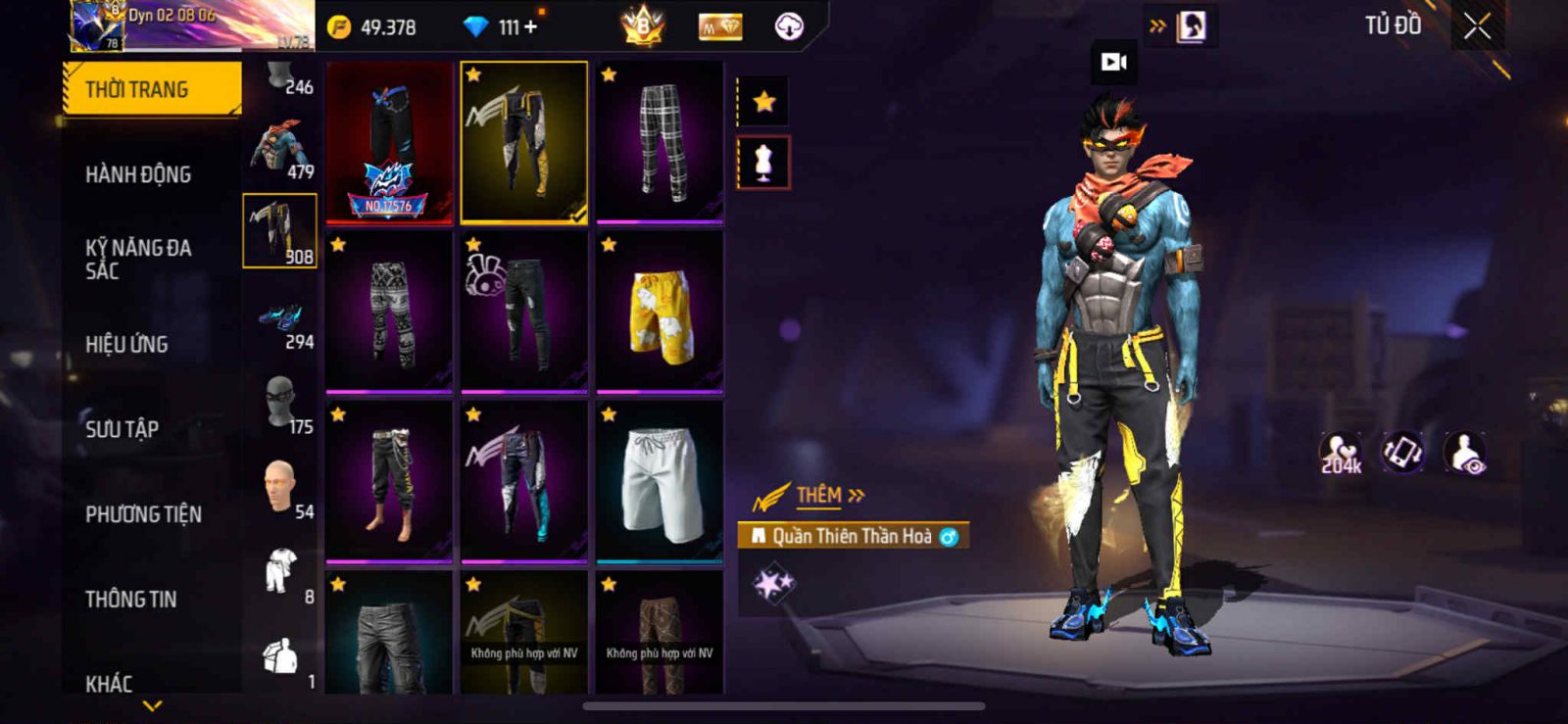Screen dimensions: 1568x724
Task: Click the mannequin outfit filter button
Action: point(763,162)
